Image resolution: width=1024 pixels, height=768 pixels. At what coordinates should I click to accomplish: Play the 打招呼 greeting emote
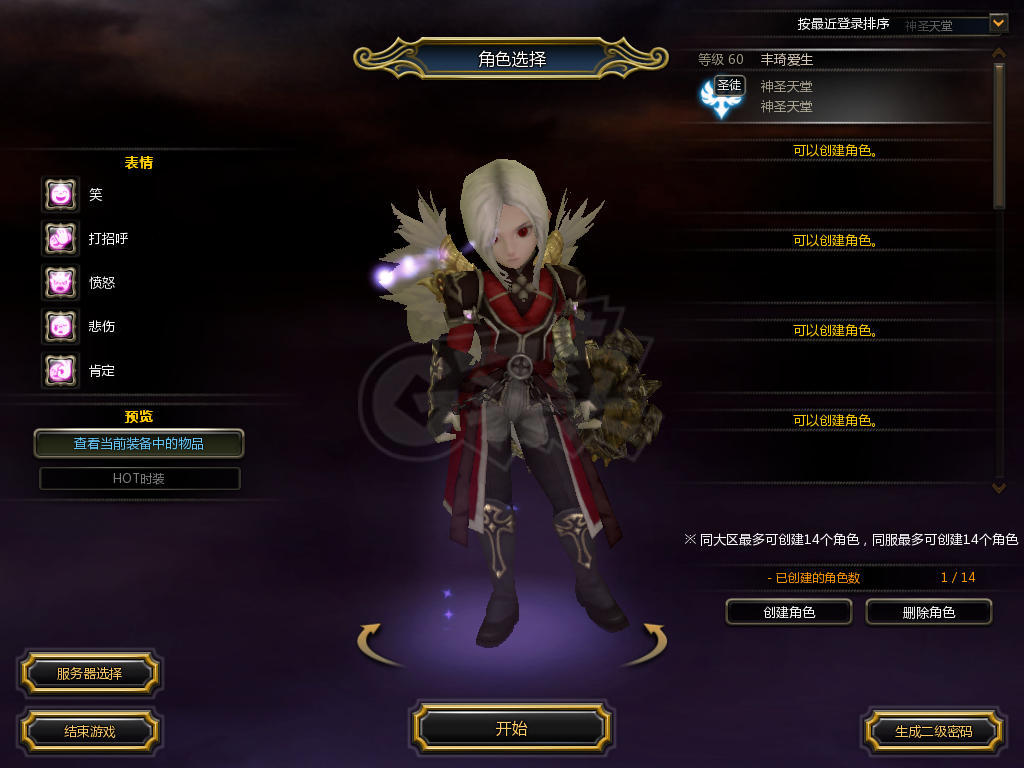[x=60, y=238]
